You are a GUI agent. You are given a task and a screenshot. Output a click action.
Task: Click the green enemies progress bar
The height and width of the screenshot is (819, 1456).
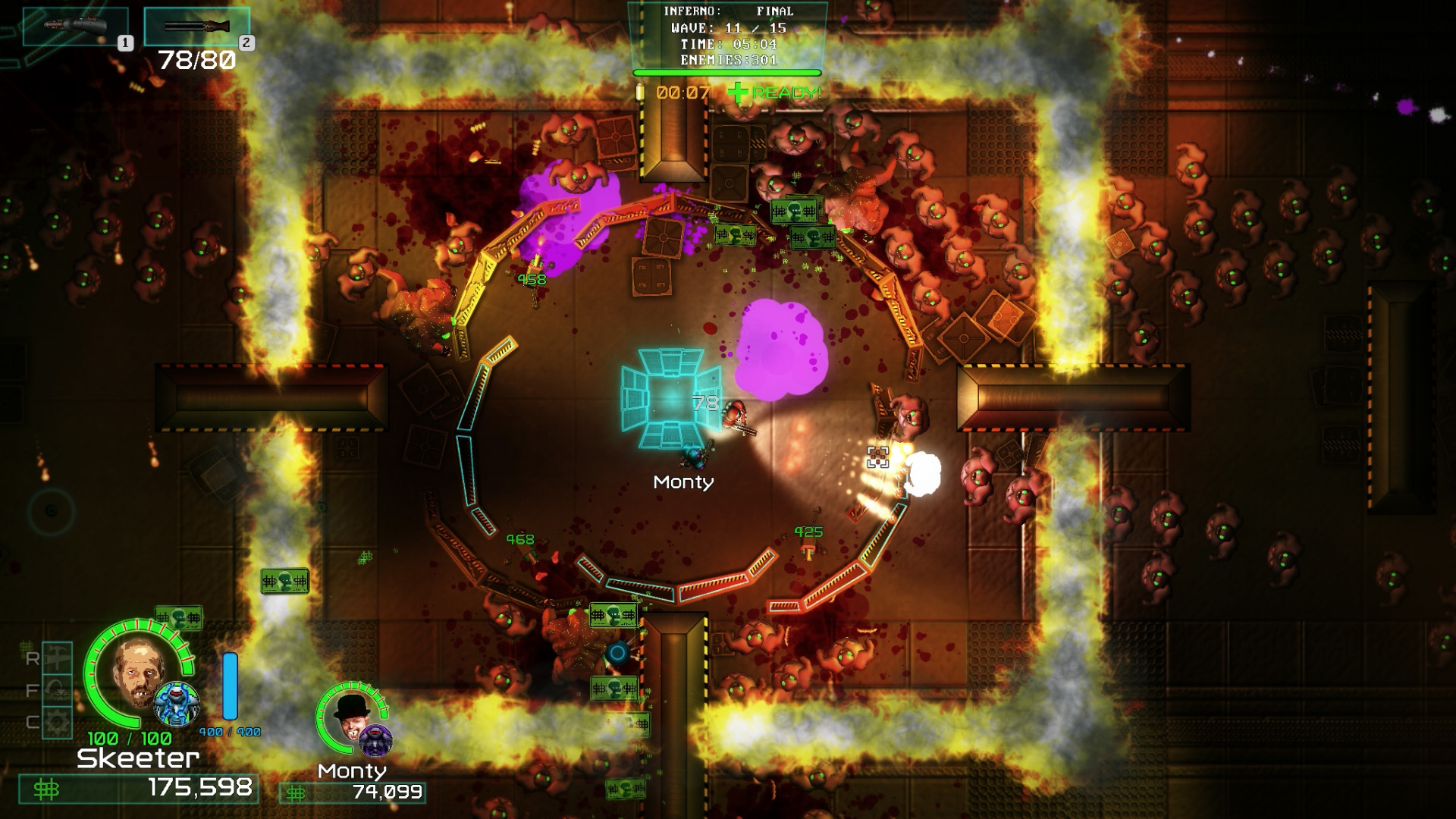(x=728, y=72)
